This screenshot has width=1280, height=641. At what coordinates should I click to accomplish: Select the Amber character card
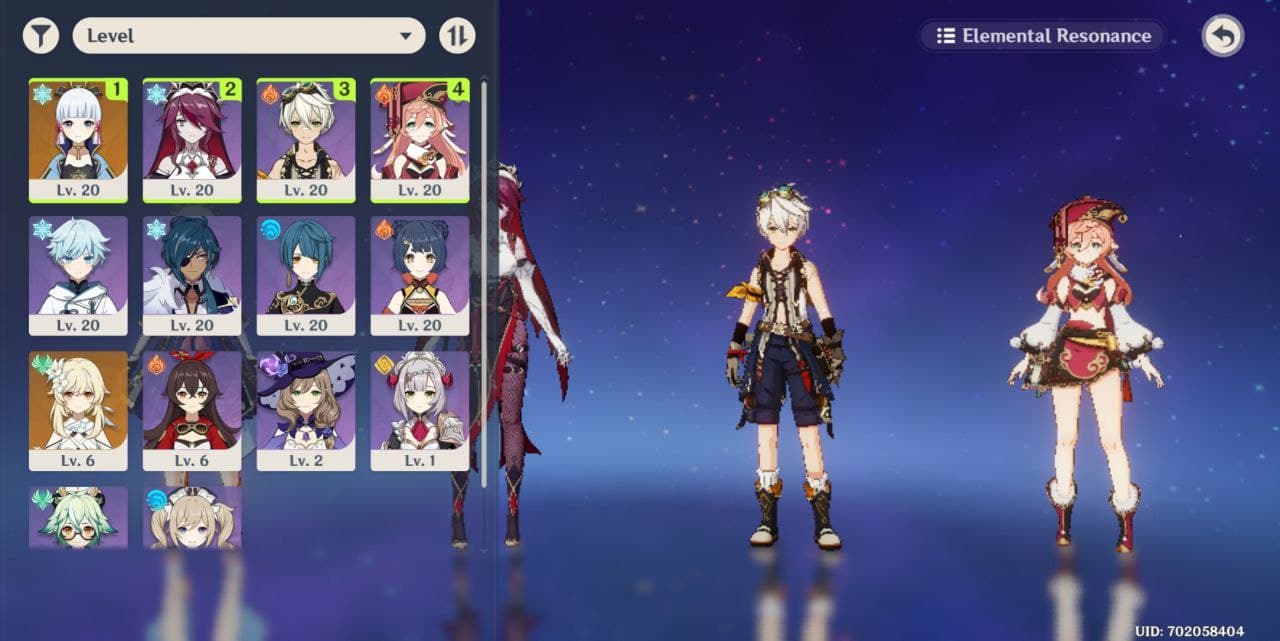[192, 410]
